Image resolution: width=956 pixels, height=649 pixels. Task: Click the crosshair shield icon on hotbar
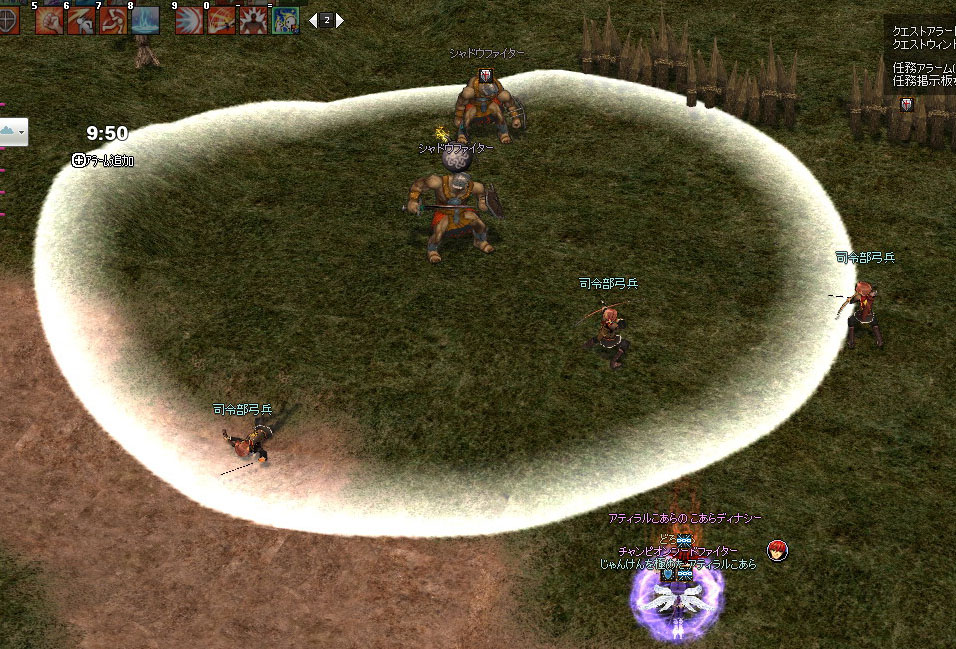click(10, 20)
